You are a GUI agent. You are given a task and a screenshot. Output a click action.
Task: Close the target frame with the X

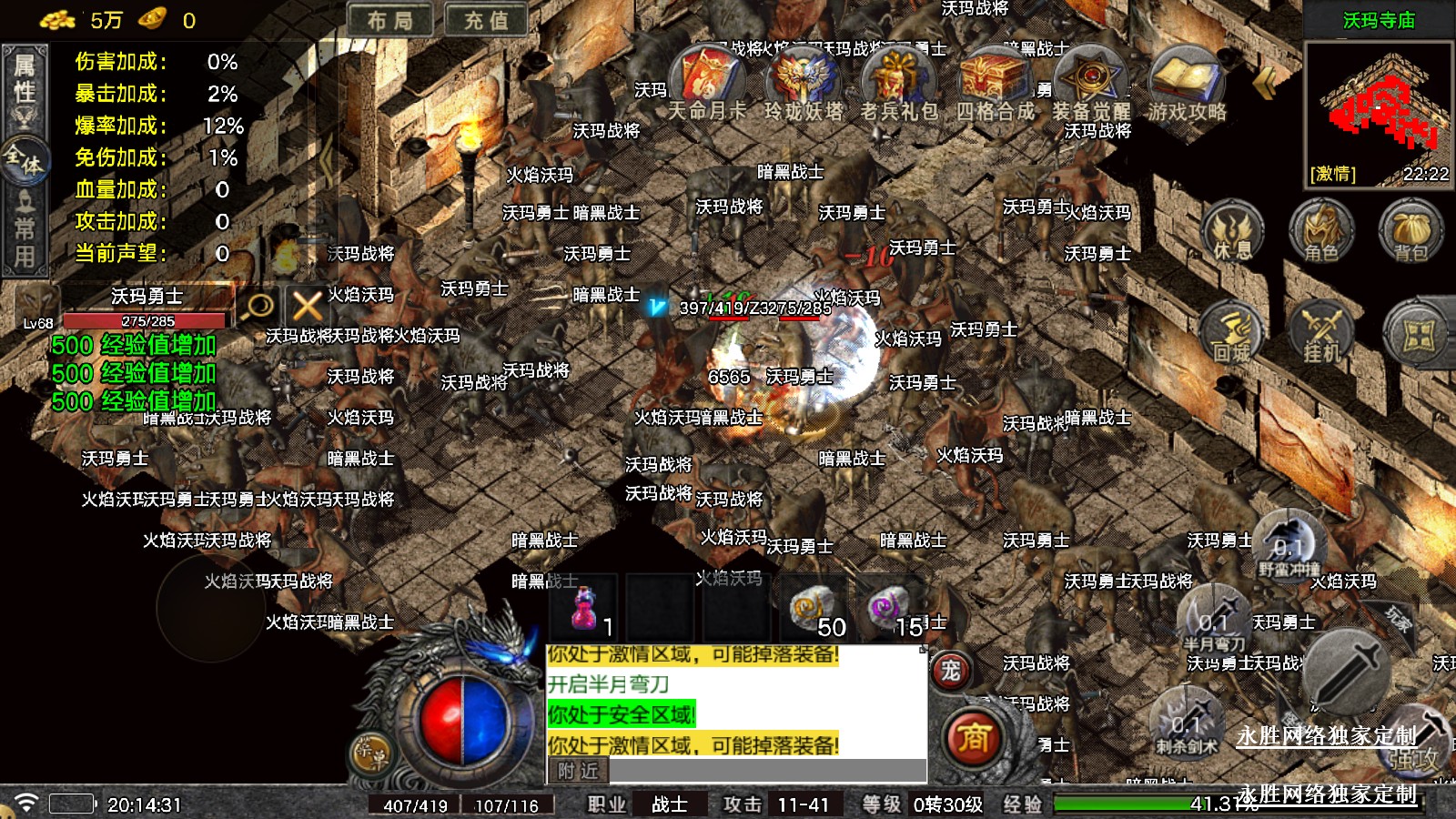click(x=307, y=306)
